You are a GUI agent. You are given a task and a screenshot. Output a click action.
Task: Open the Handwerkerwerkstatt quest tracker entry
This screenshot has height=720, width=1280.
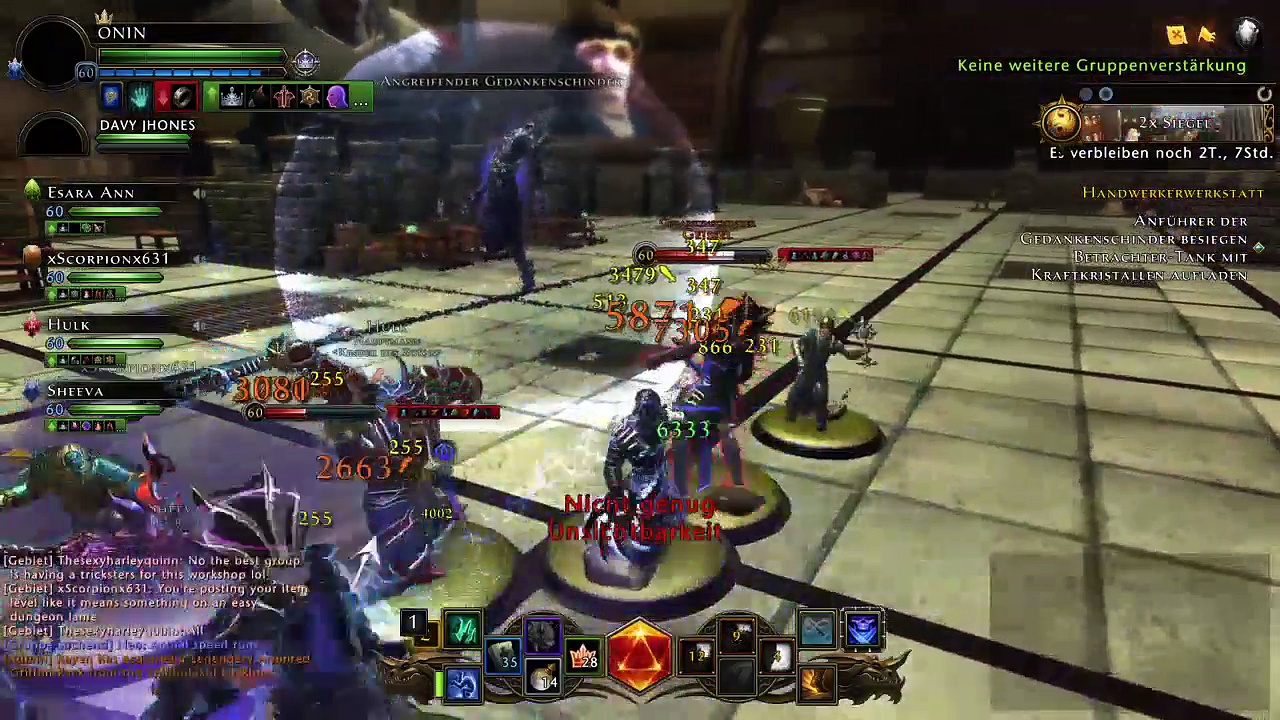click(1172, 193)
